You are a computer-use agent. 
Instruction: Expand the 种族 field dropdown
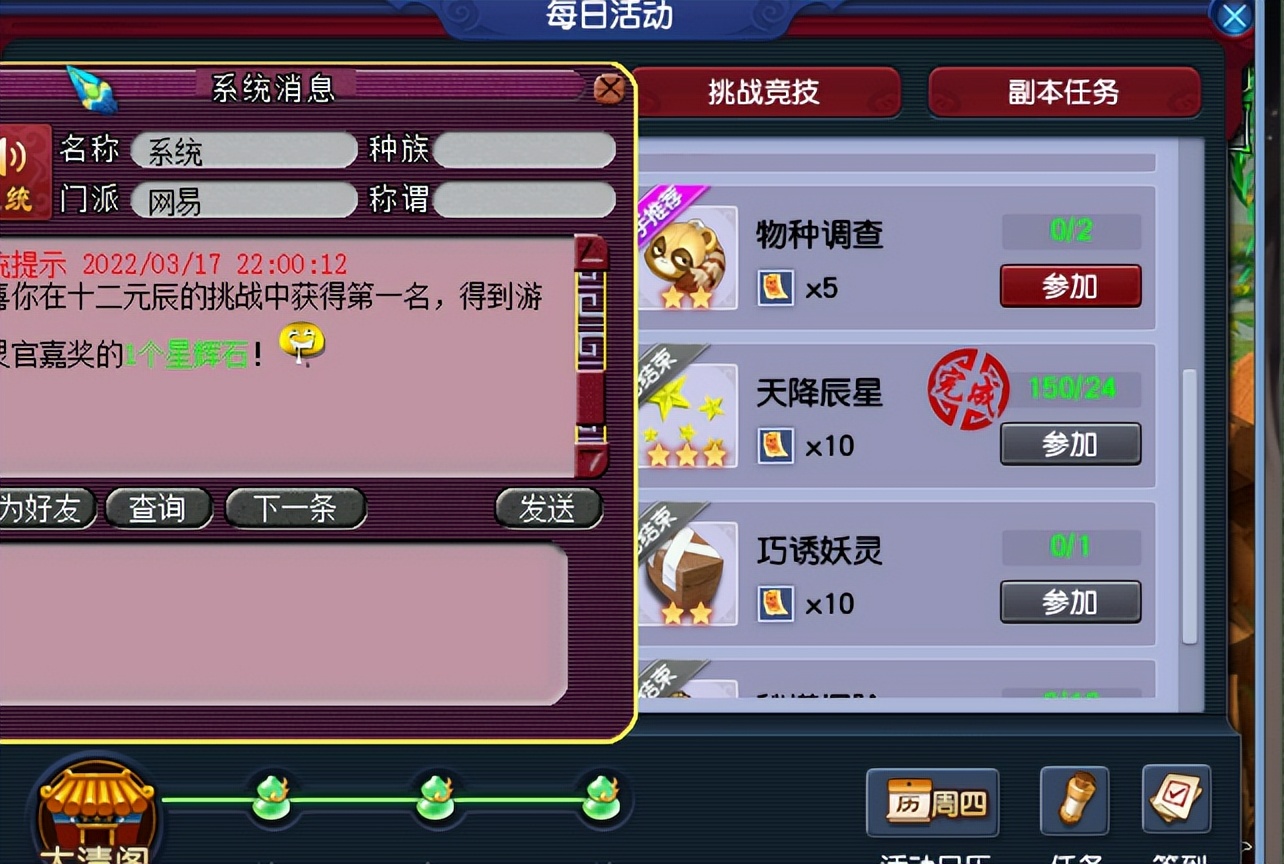[x=527, y=150]
